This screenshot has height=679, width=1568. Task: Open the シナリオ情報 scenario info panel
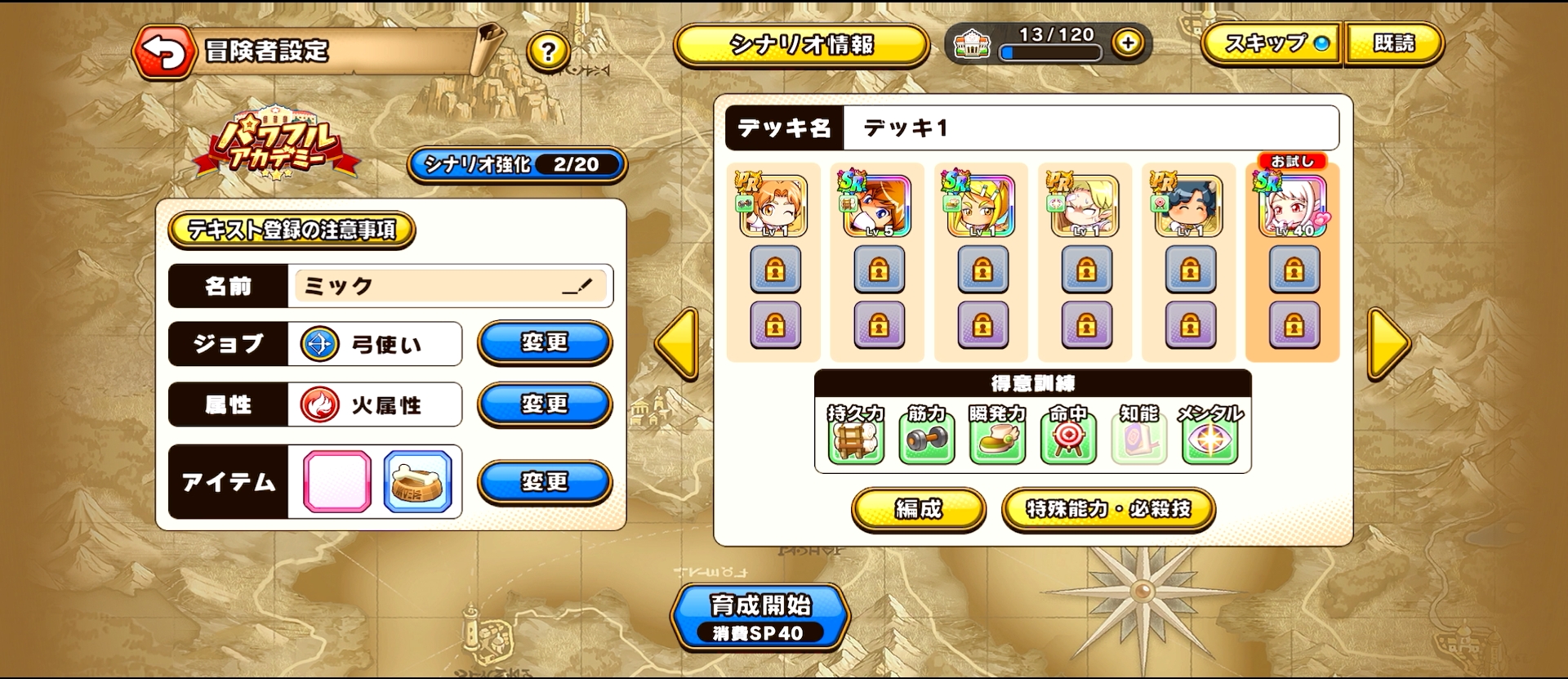point(801,45)
